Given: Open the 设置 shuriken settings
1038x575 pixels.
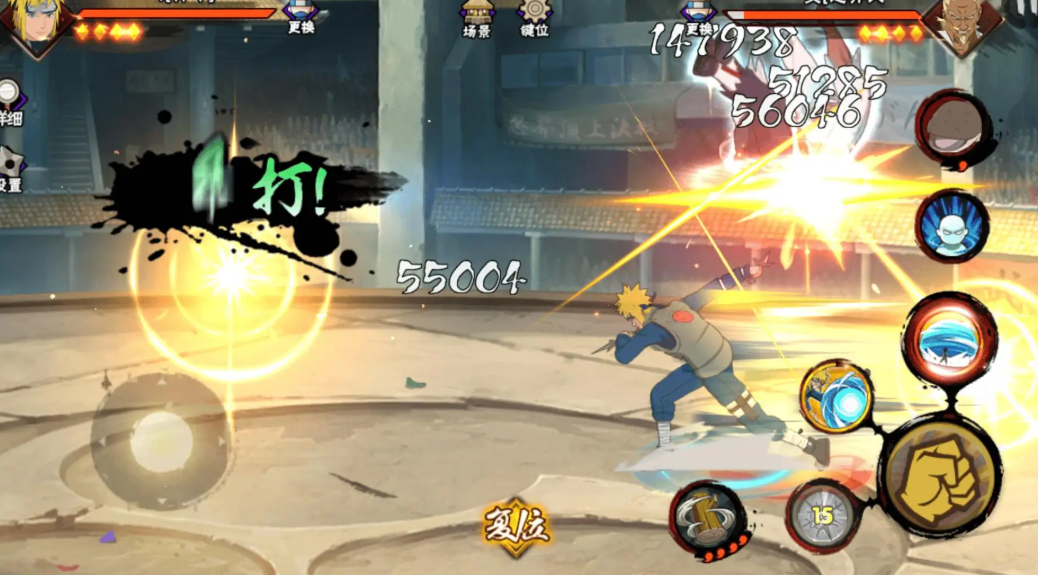Looking at the screenshot, I should pyautogui.click(x=10, y=170).
